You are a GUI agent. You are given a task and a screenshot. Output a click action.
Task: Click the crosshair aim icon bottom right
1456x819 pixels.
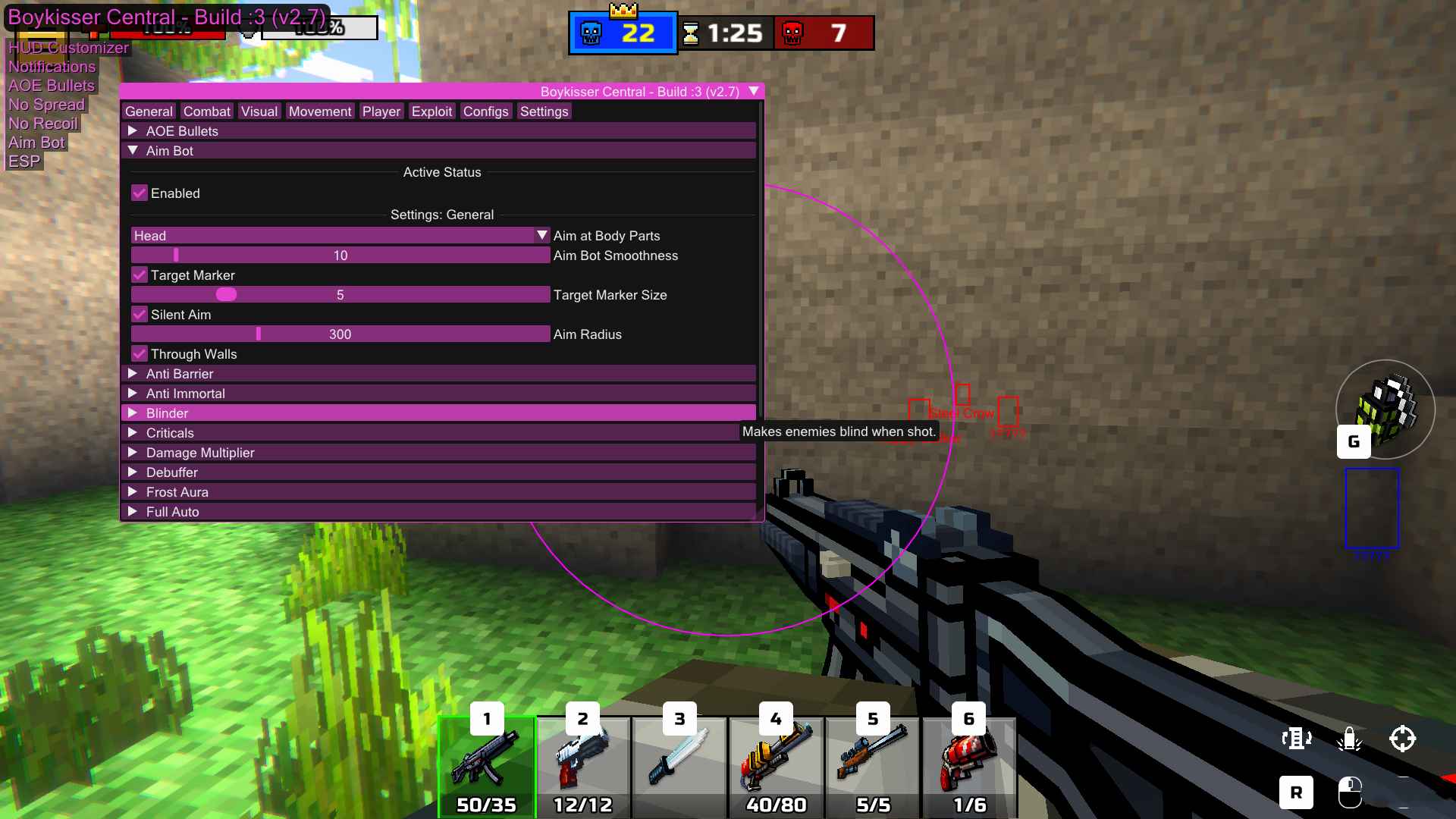(1404, 738)
